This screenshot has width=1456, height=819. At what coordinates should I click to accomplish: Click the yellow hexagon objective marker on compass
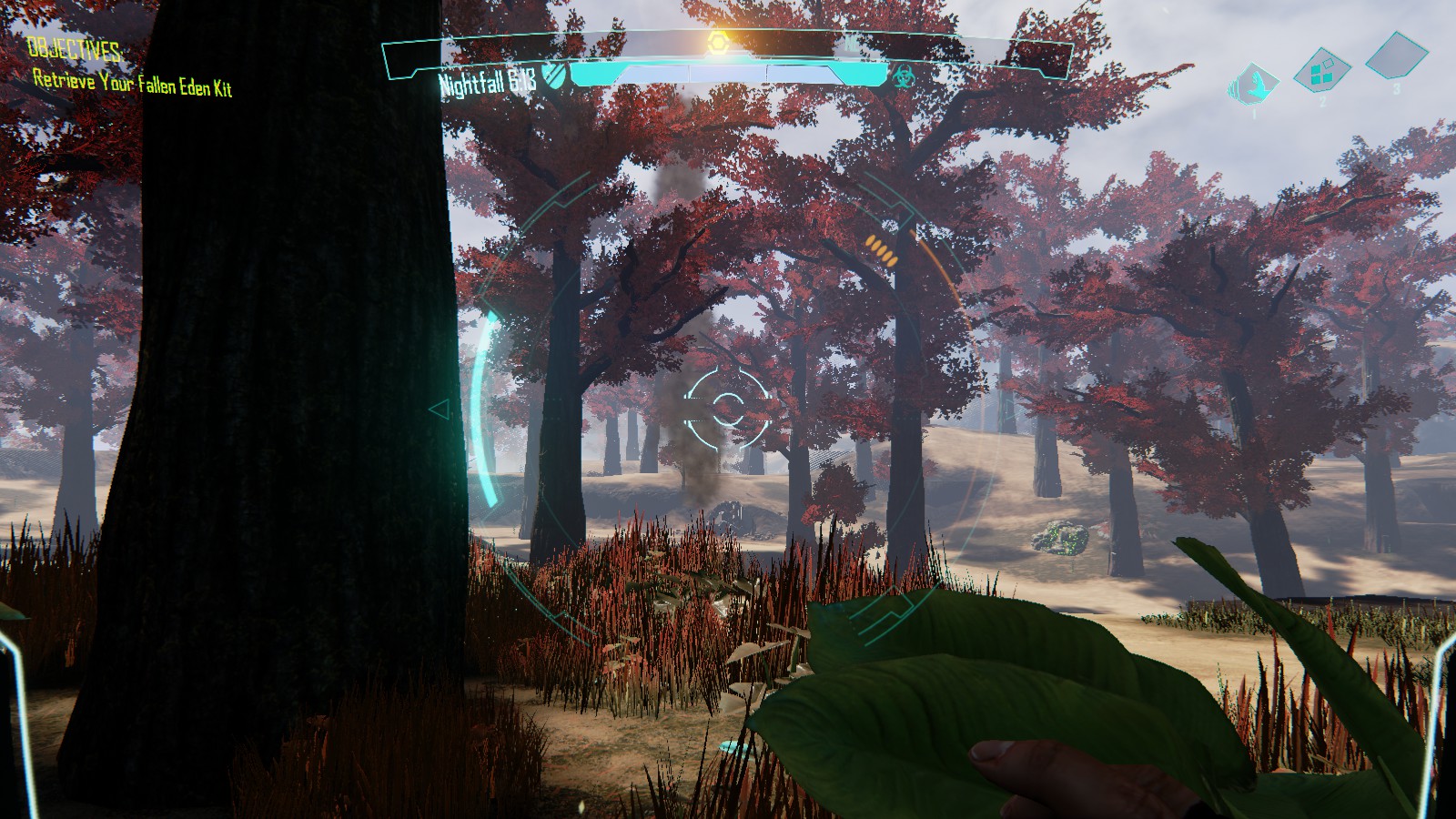point(717,42)
